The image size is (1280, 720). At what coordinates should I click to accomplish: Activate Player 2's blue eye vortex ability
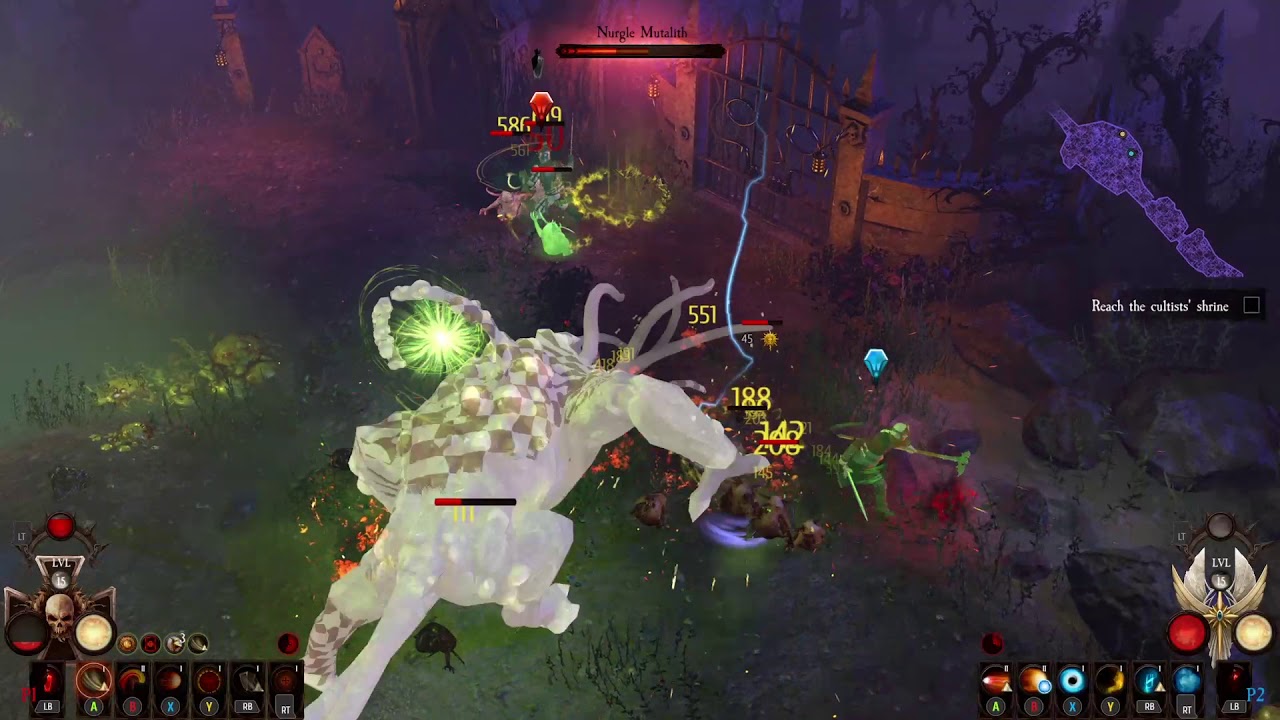(1072, 682)
